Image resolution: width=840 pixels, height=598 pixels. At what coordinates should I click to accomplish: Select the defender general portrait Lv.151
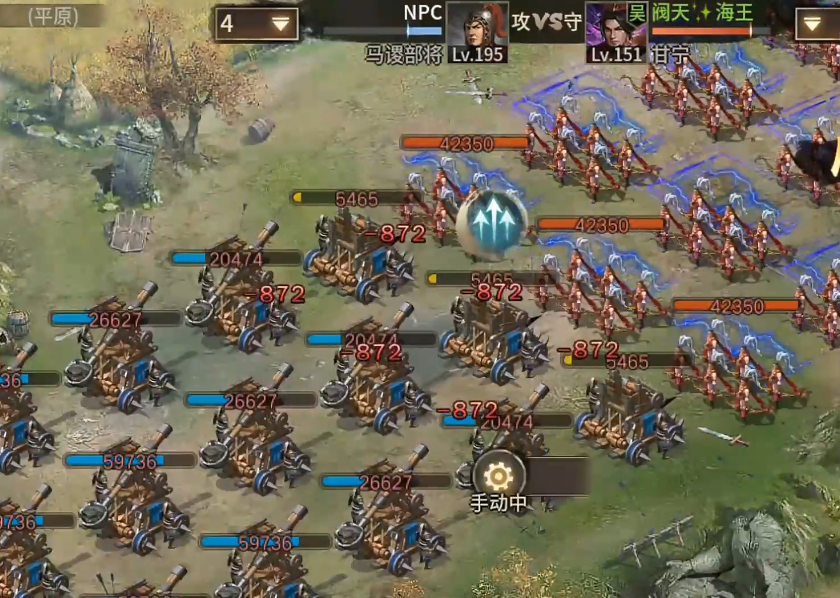coord(614,30)
